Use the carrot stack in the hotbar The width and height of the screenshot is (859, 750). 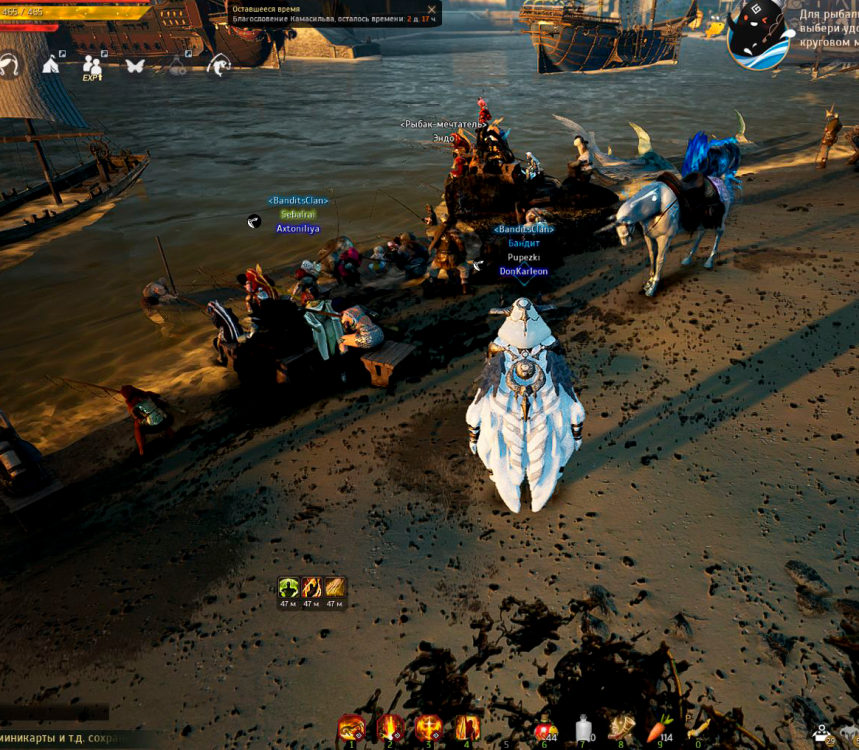pyautogui.click(x=661, y=729)
